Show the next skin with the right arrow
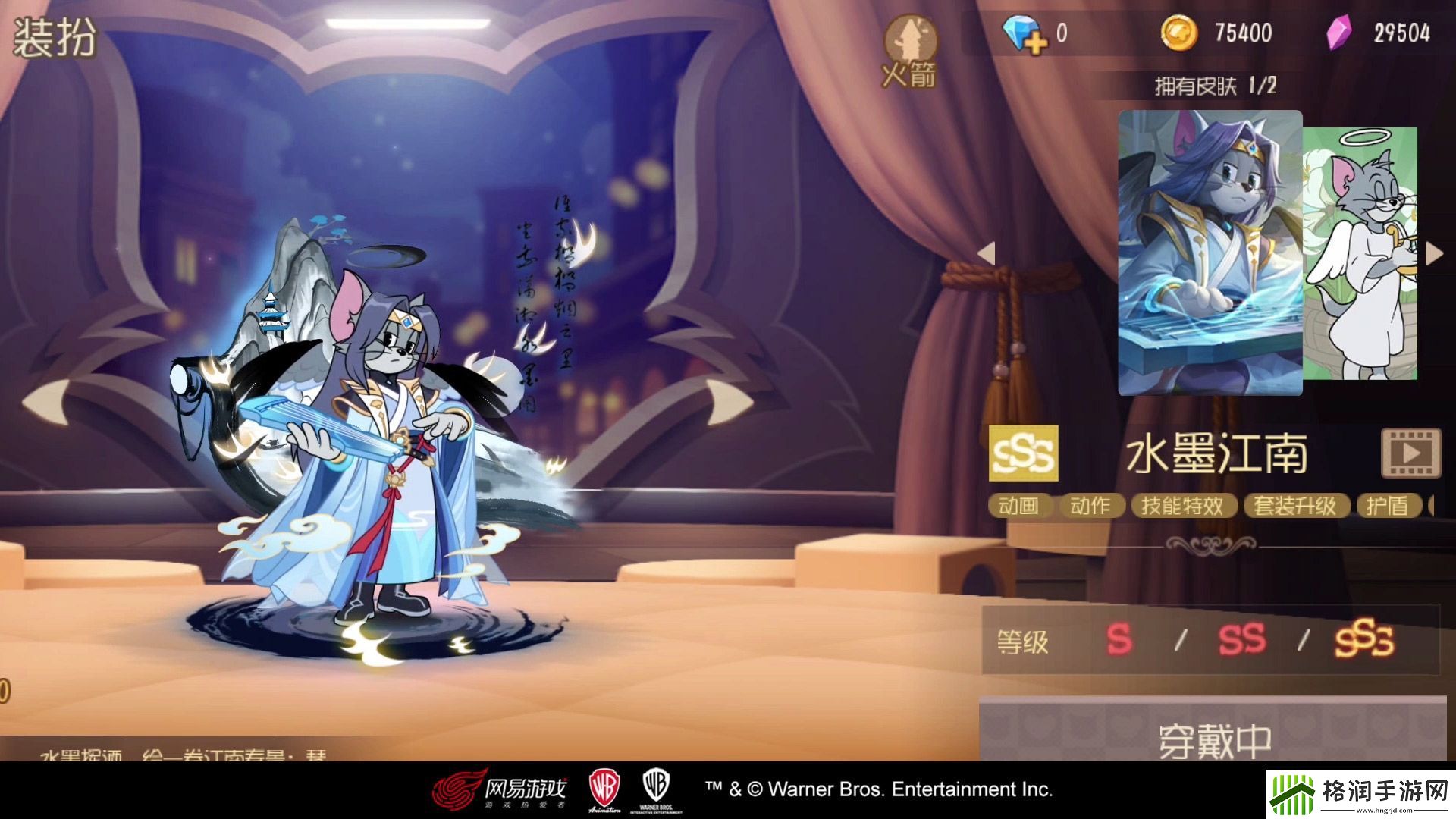This screenshot has height=819, width=1456. (x=1433, y=253)
